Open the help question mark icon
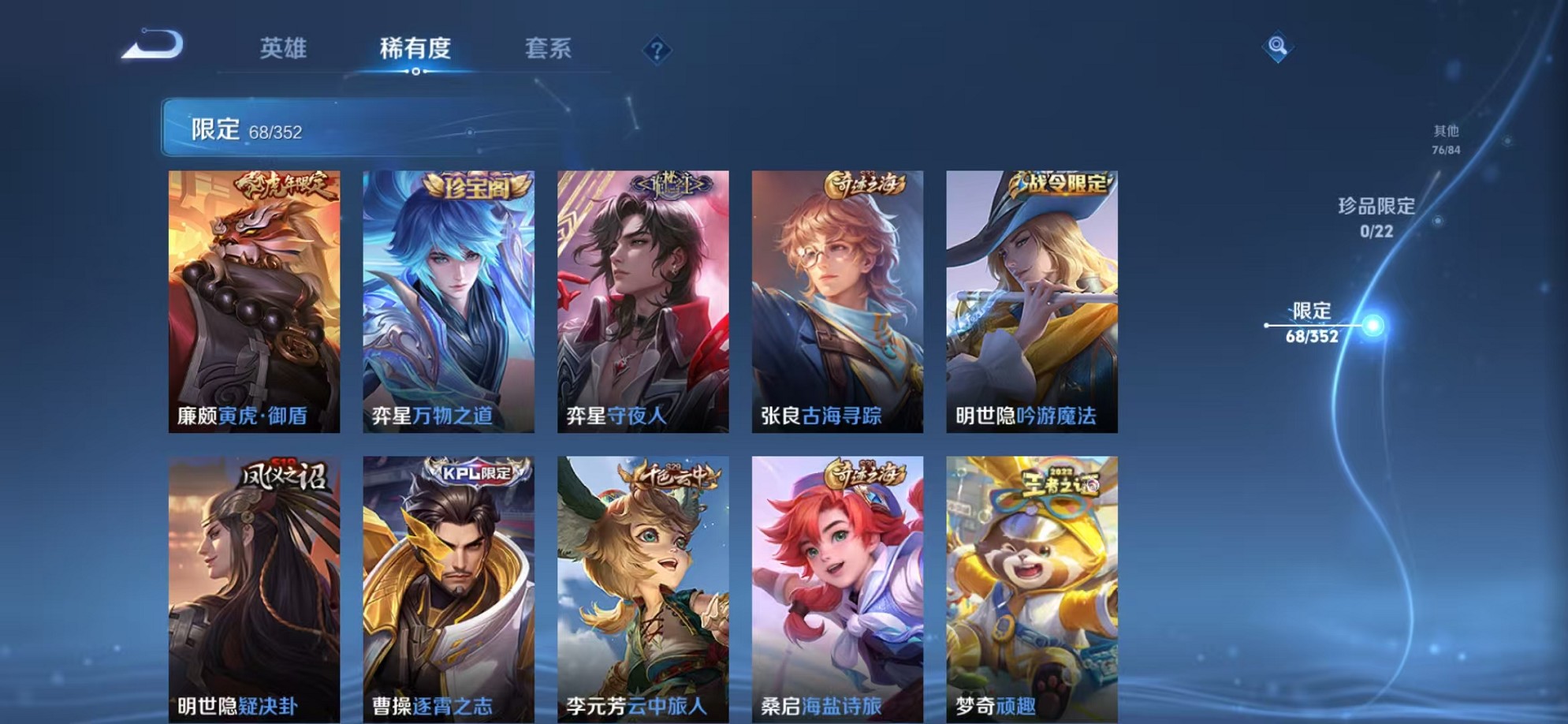This screenshot has height=724, width=1568. [657, 50]
